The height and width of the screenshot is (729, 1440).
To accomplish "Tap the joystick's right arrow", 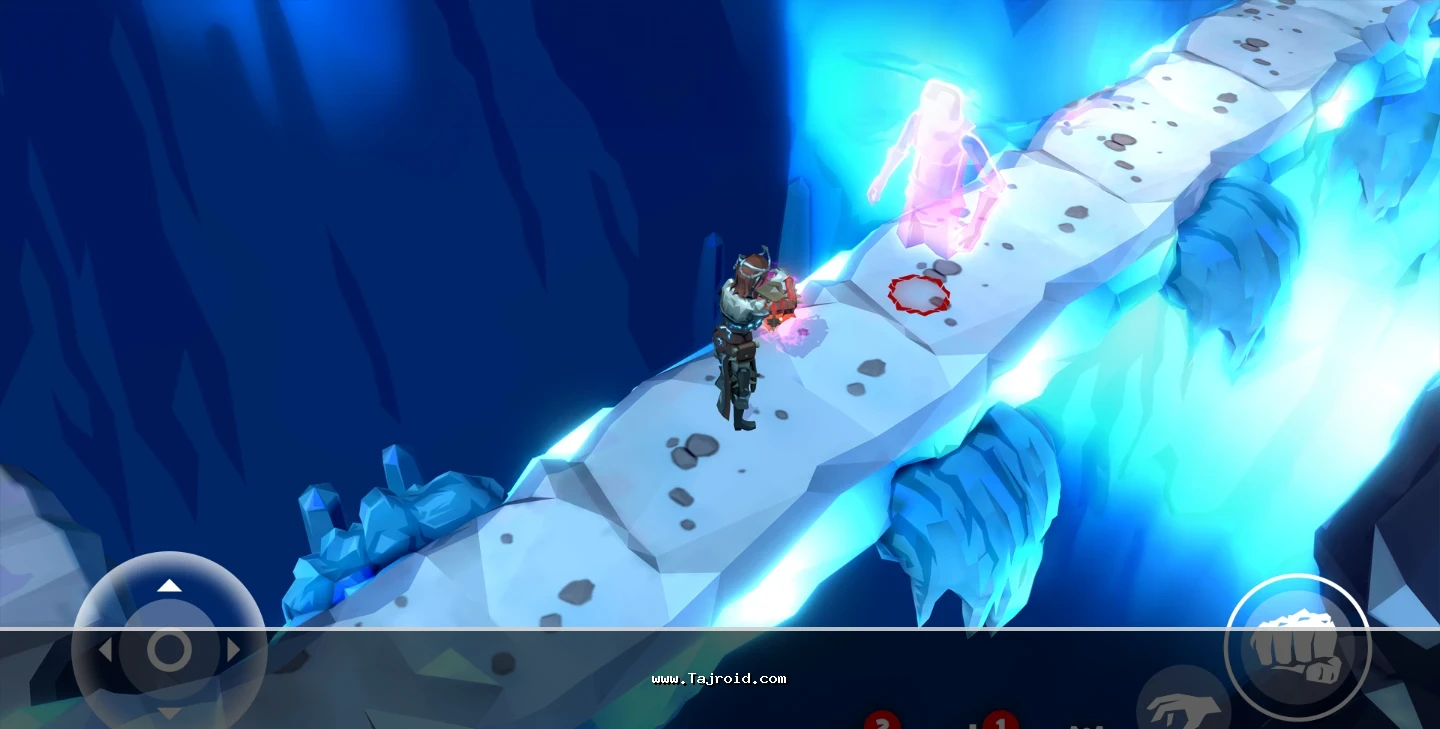I will [x=234, y=650].
